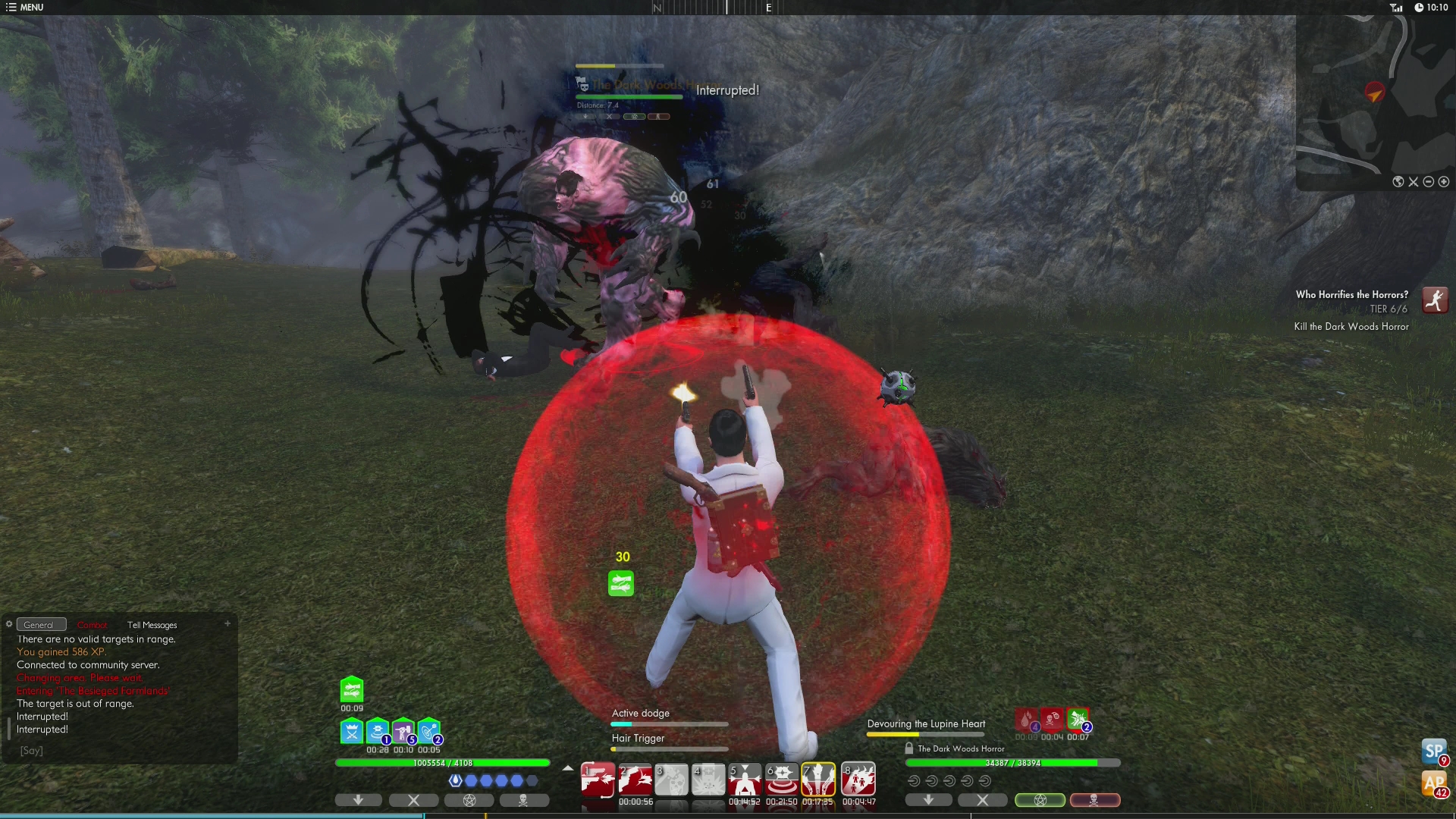This screenshot has height=819, width=1456.
Task: Toggle the highlighted ability in hotbar slot 7
Action: pos(820,778)
